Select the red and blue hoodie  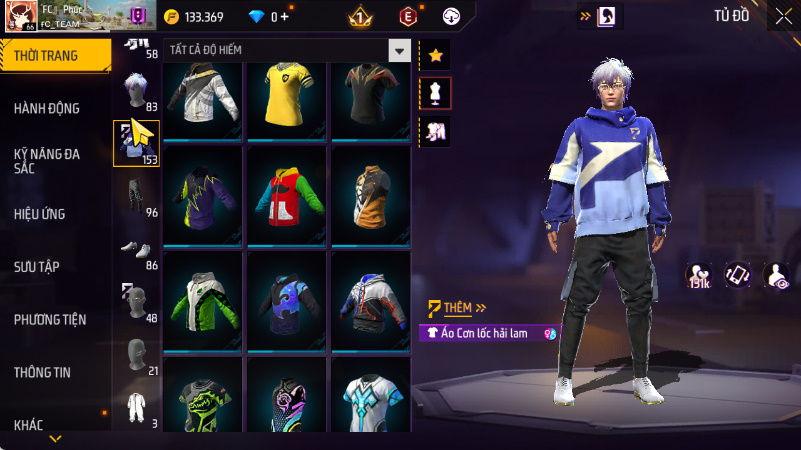[288, 195]
